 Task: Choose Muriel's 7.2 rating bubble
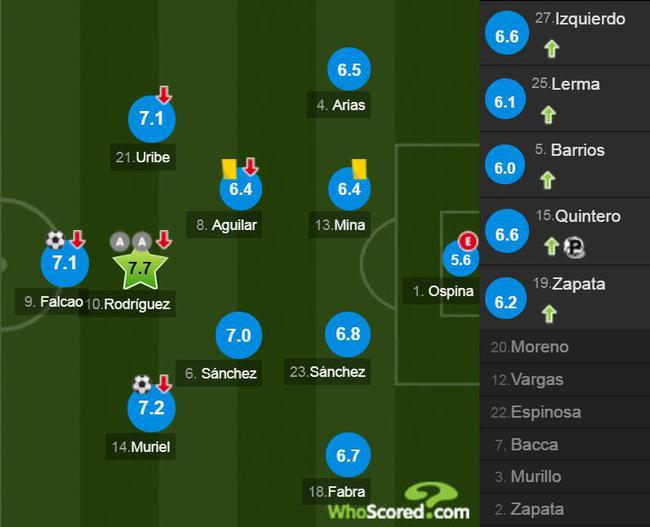point(150,408)
